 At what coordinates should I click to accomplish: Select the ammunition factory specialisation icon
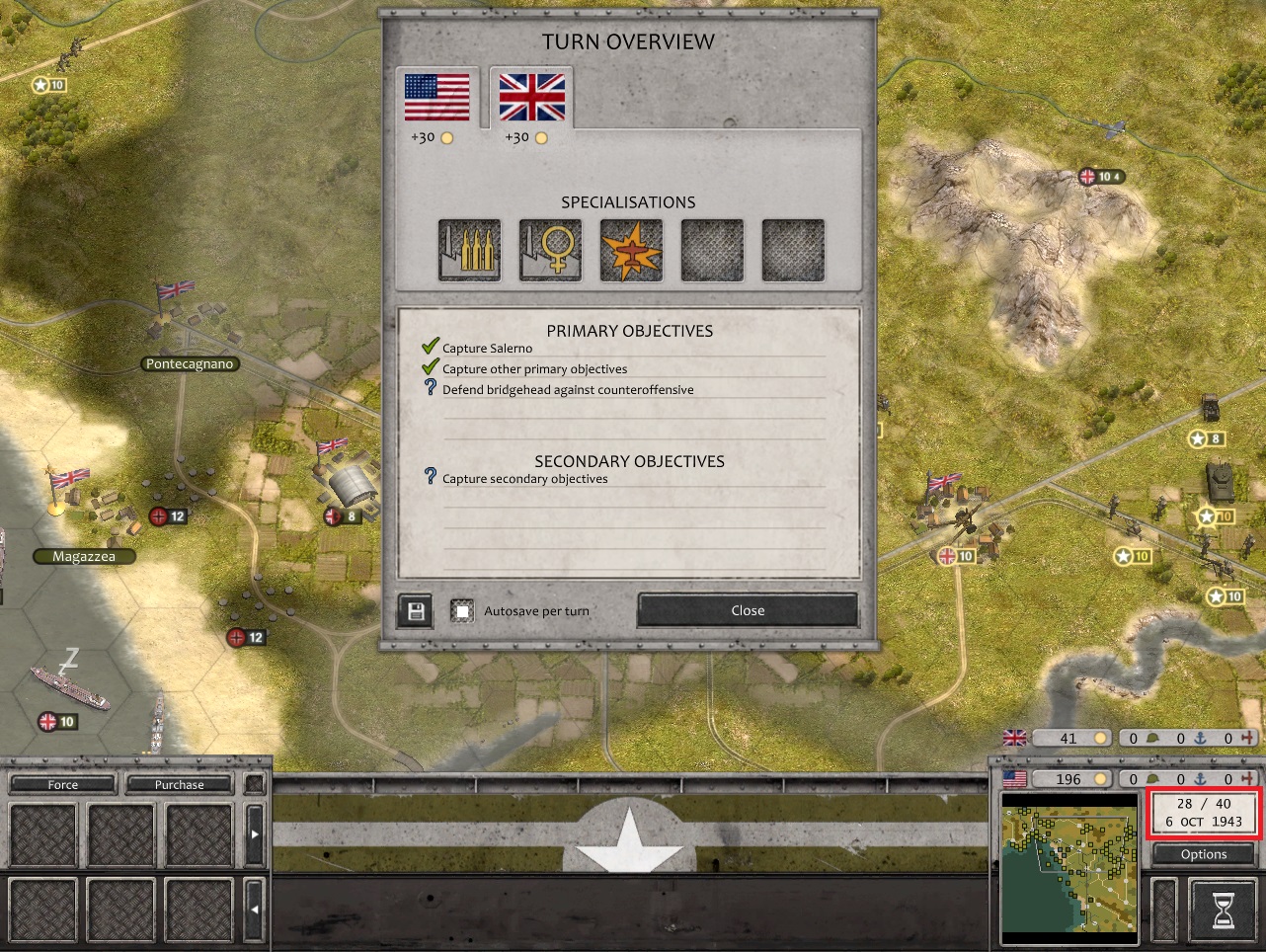click(469, 250)
